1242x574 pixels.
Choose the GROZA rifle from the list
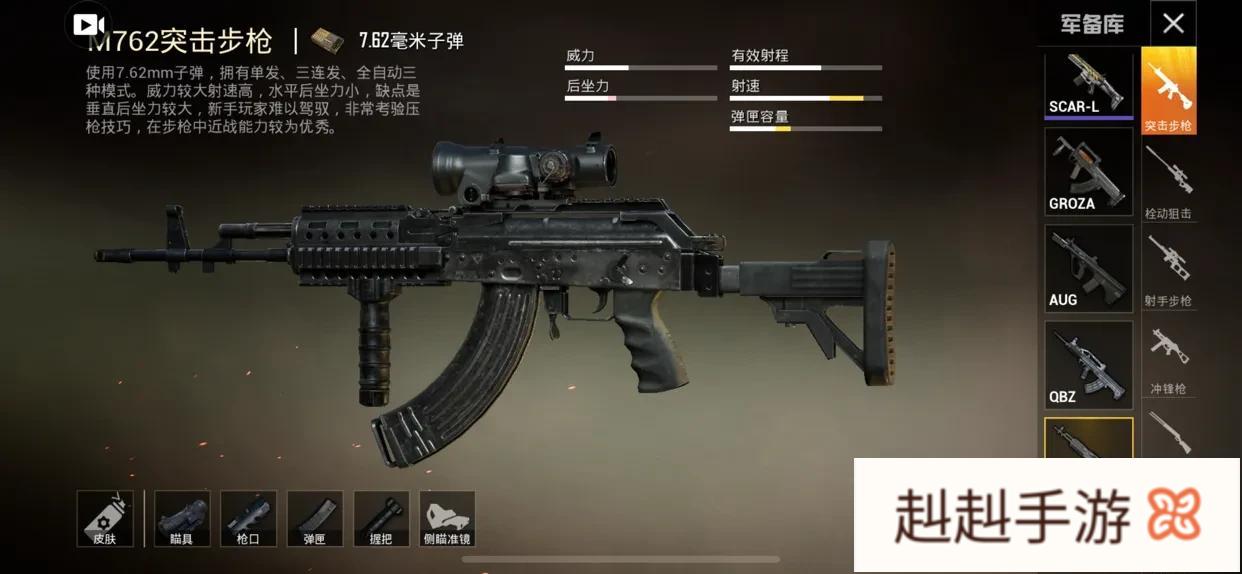click(1088, 172)
